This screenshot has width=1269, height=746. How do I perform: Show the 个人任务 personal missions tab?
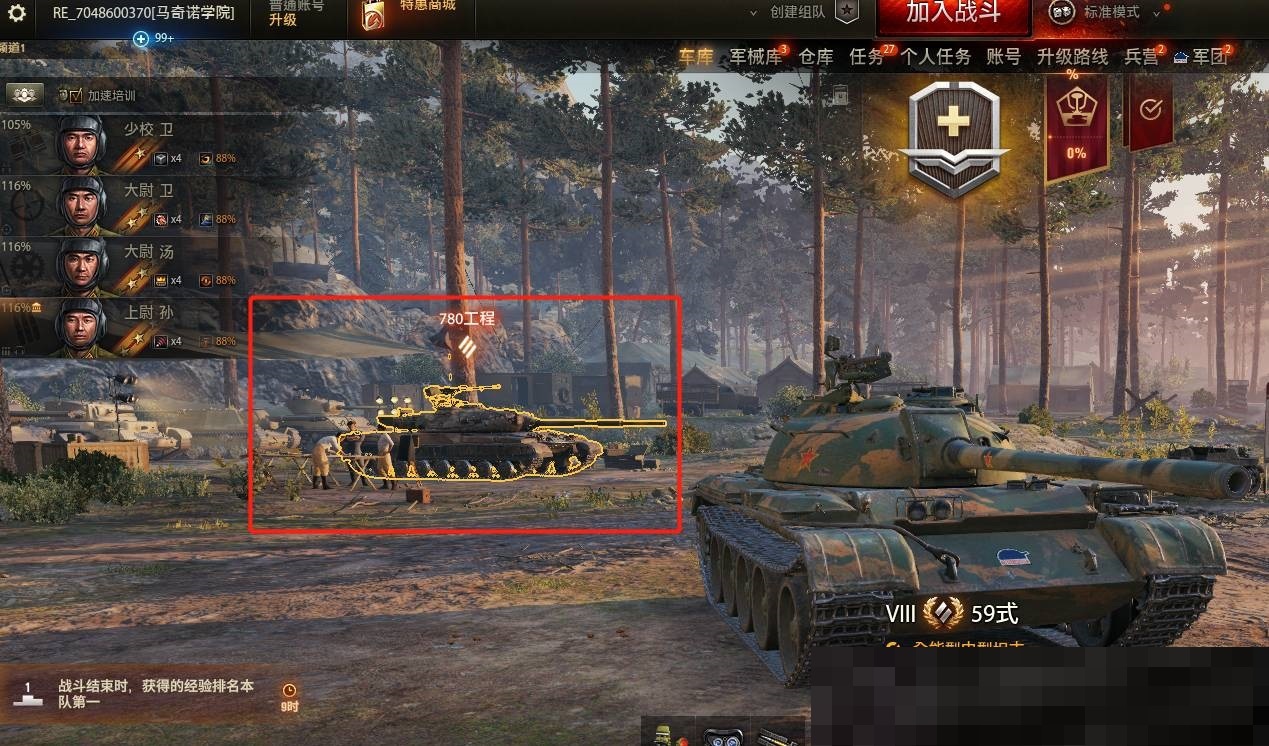935,57
